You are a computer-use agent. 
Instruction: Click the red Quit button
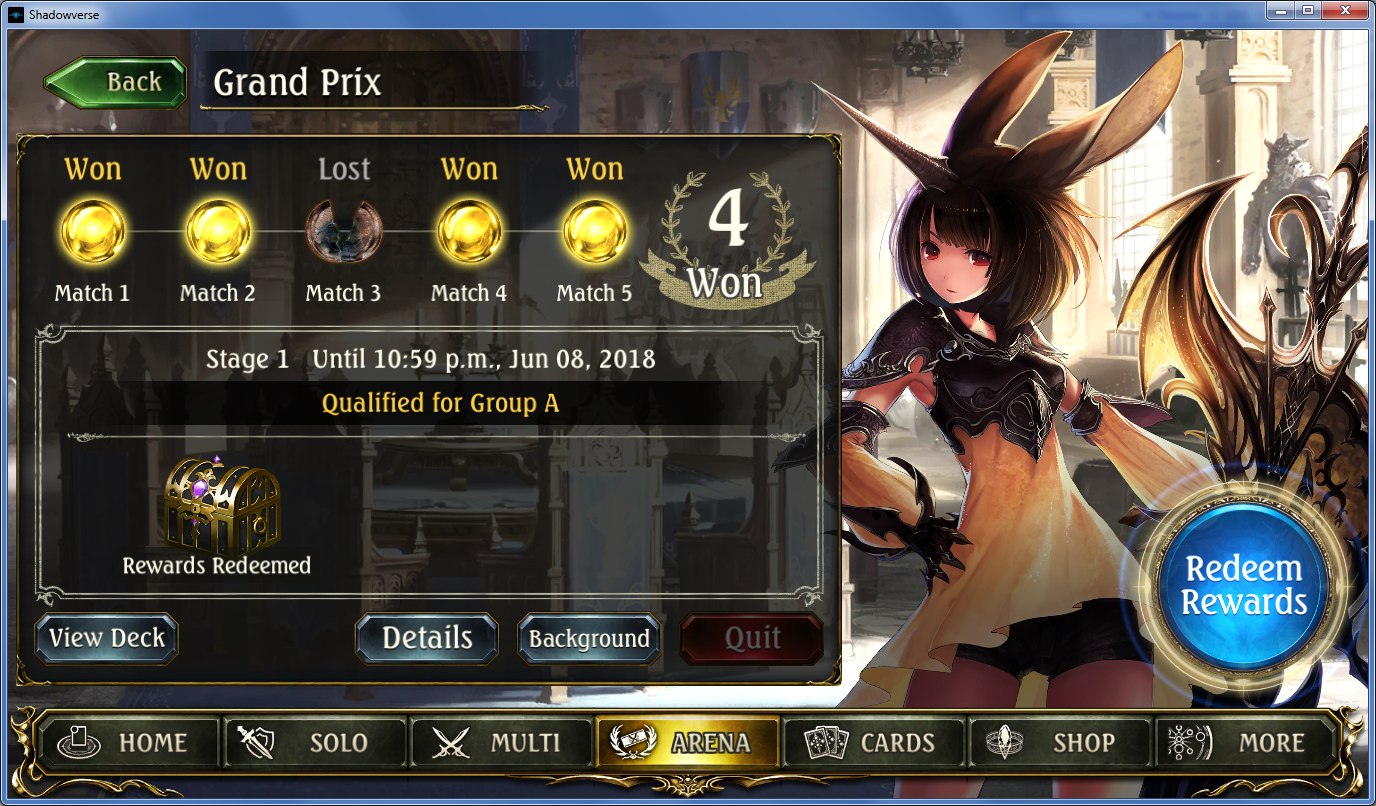pos(752,638)
